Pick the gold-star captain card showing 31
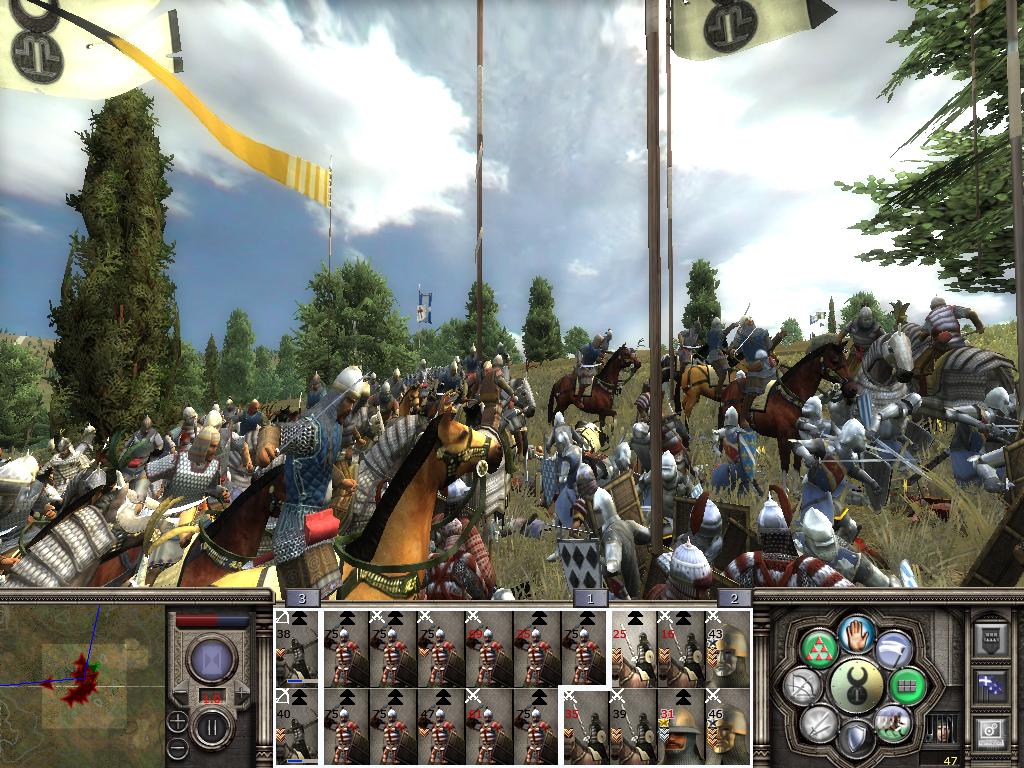 click(681, 727)
